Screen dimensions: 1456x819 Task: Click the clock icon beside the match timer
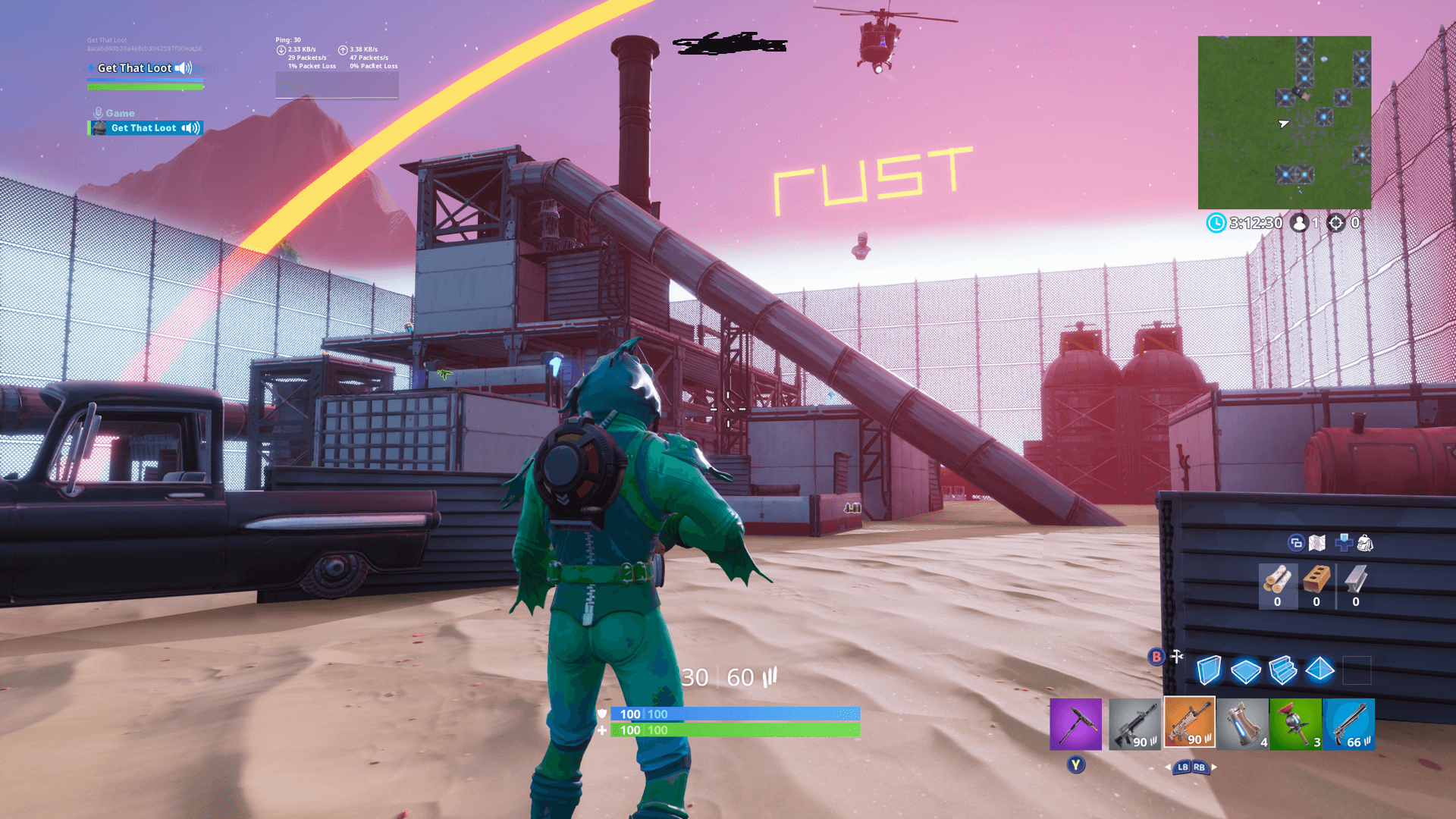click(x=1216, y=222)
